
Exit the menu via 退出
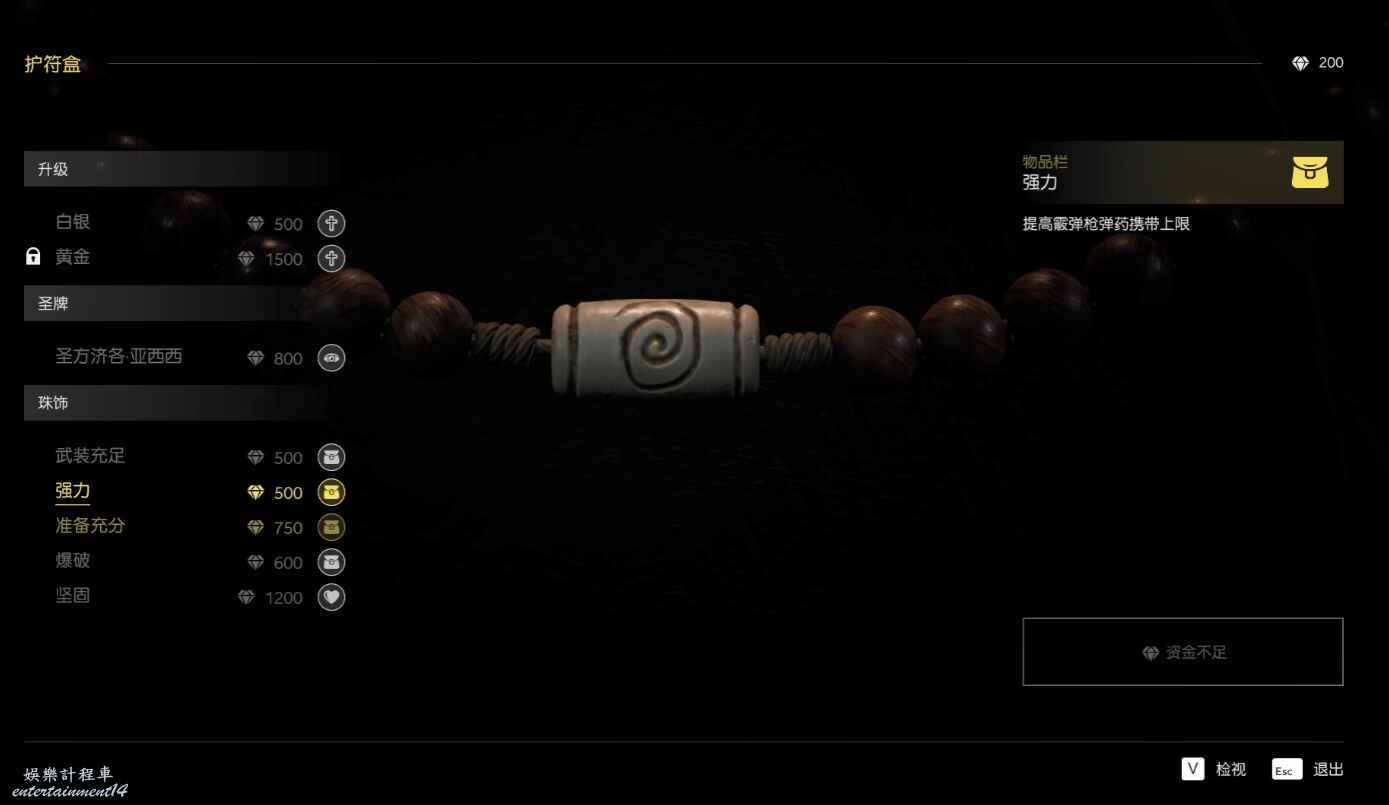pos(1309,769)
